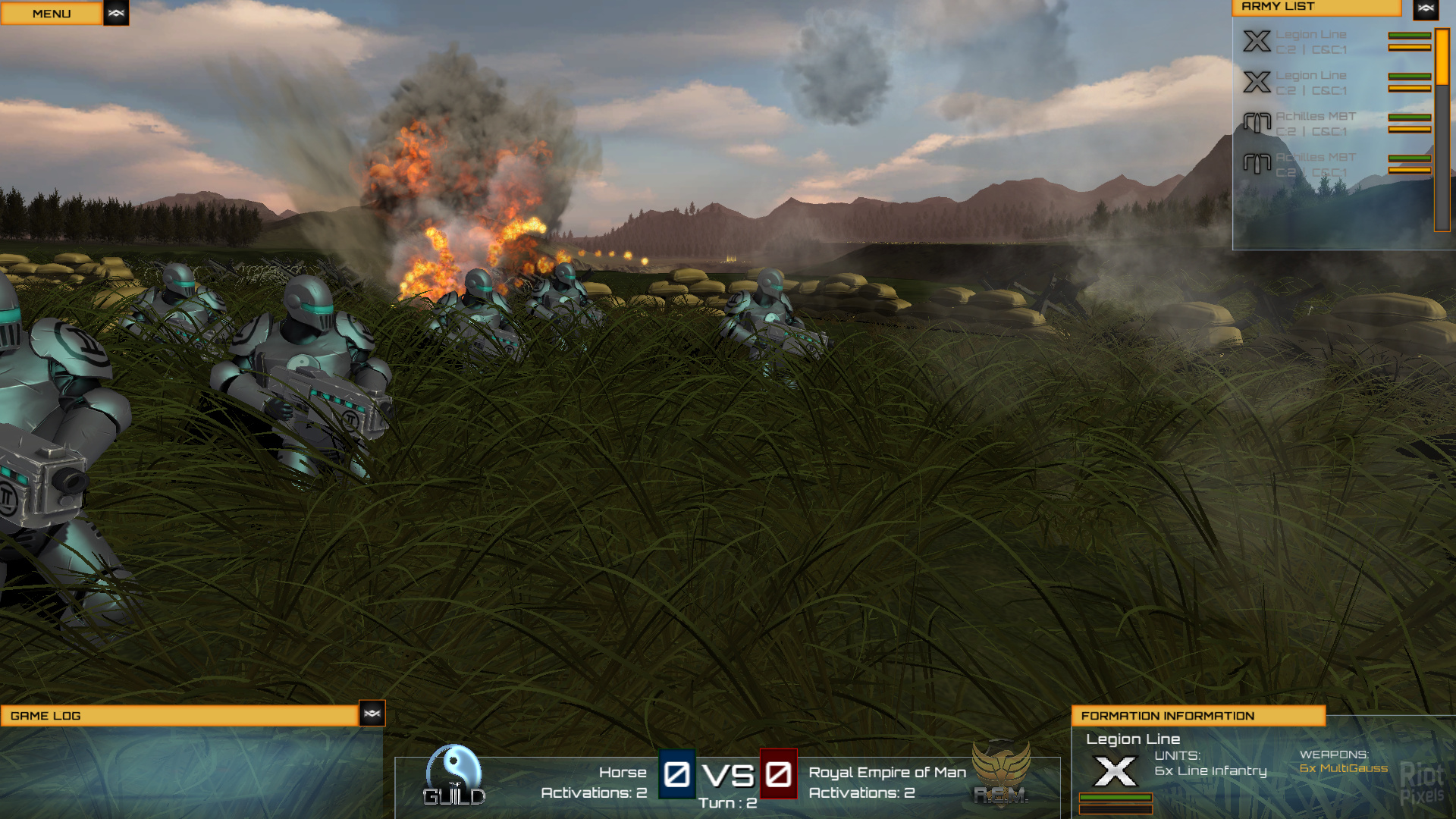Select the Legion Line formation icon
Viewport: 1456px width, 819px height.
(1115, 771)
